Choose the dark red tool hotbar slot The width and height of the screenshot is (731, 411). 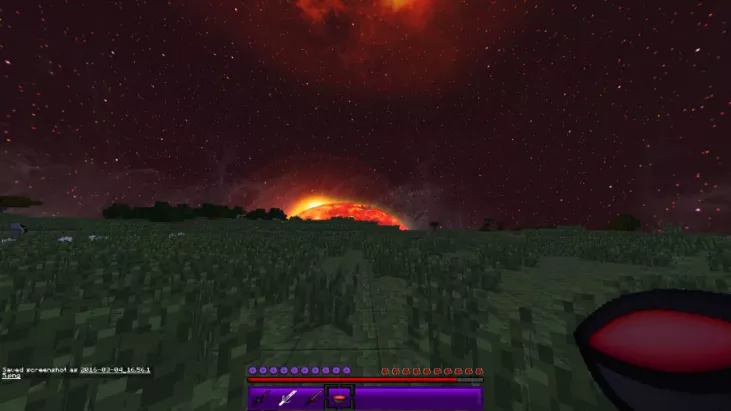313,398
